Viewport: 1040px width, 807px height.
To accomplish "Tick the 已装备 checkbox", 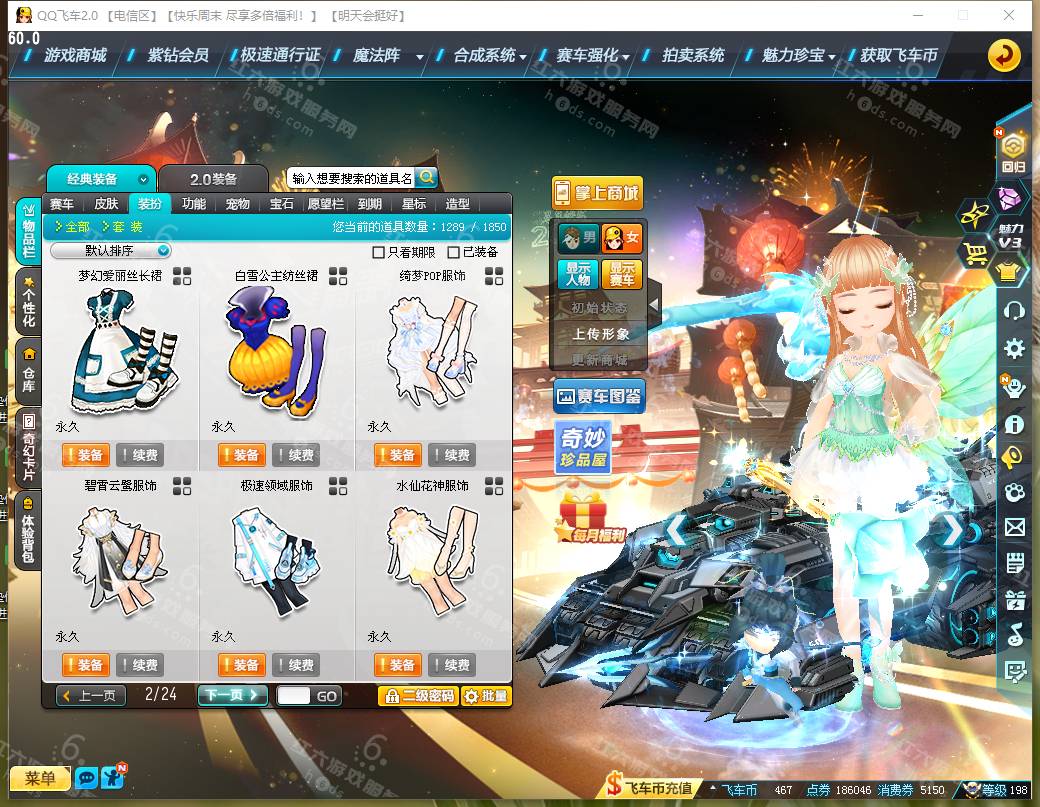I will click(454, 252).
